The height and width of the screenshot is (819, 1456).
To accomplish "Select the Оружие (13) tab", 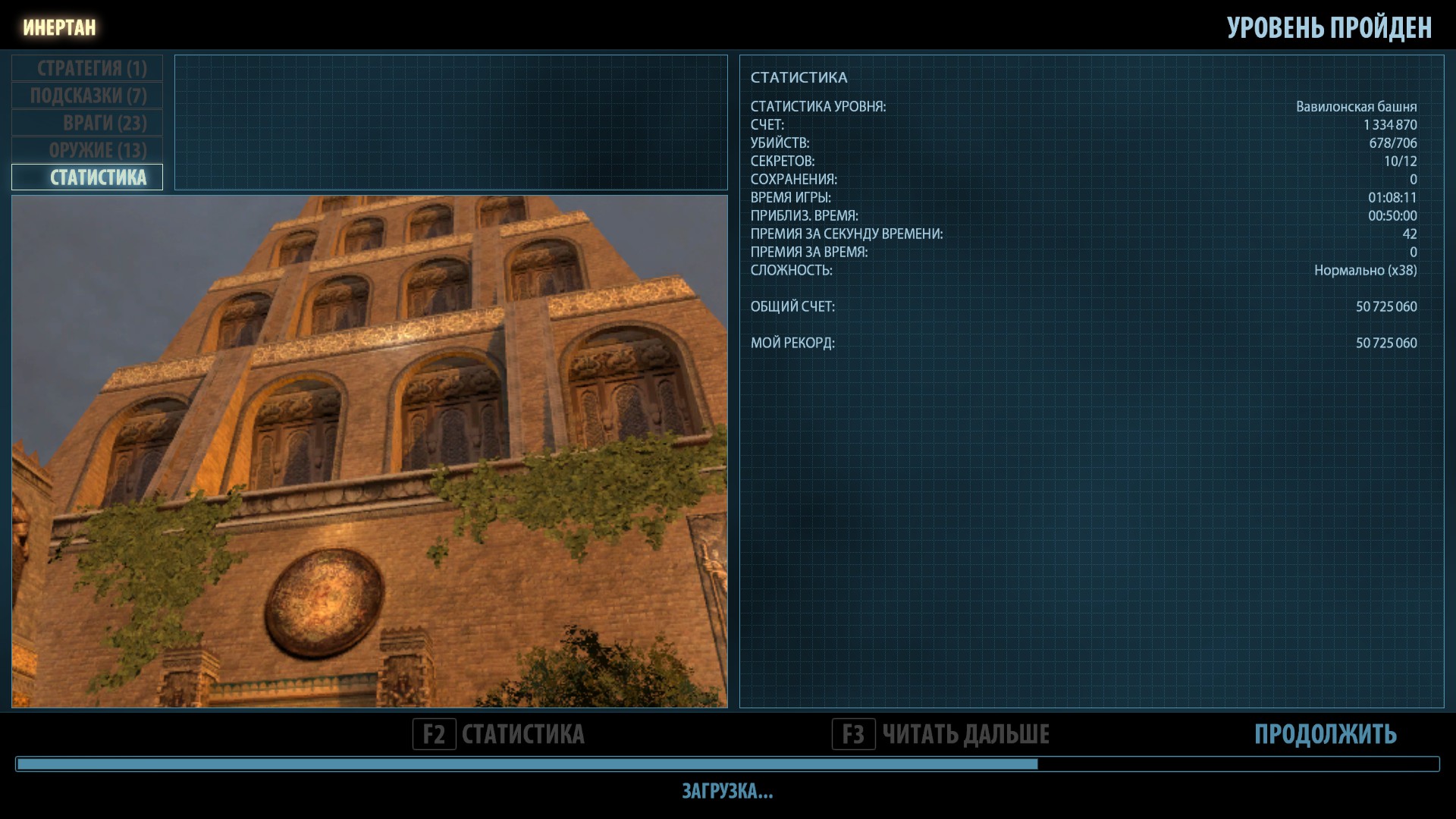I will pos(87,150).
